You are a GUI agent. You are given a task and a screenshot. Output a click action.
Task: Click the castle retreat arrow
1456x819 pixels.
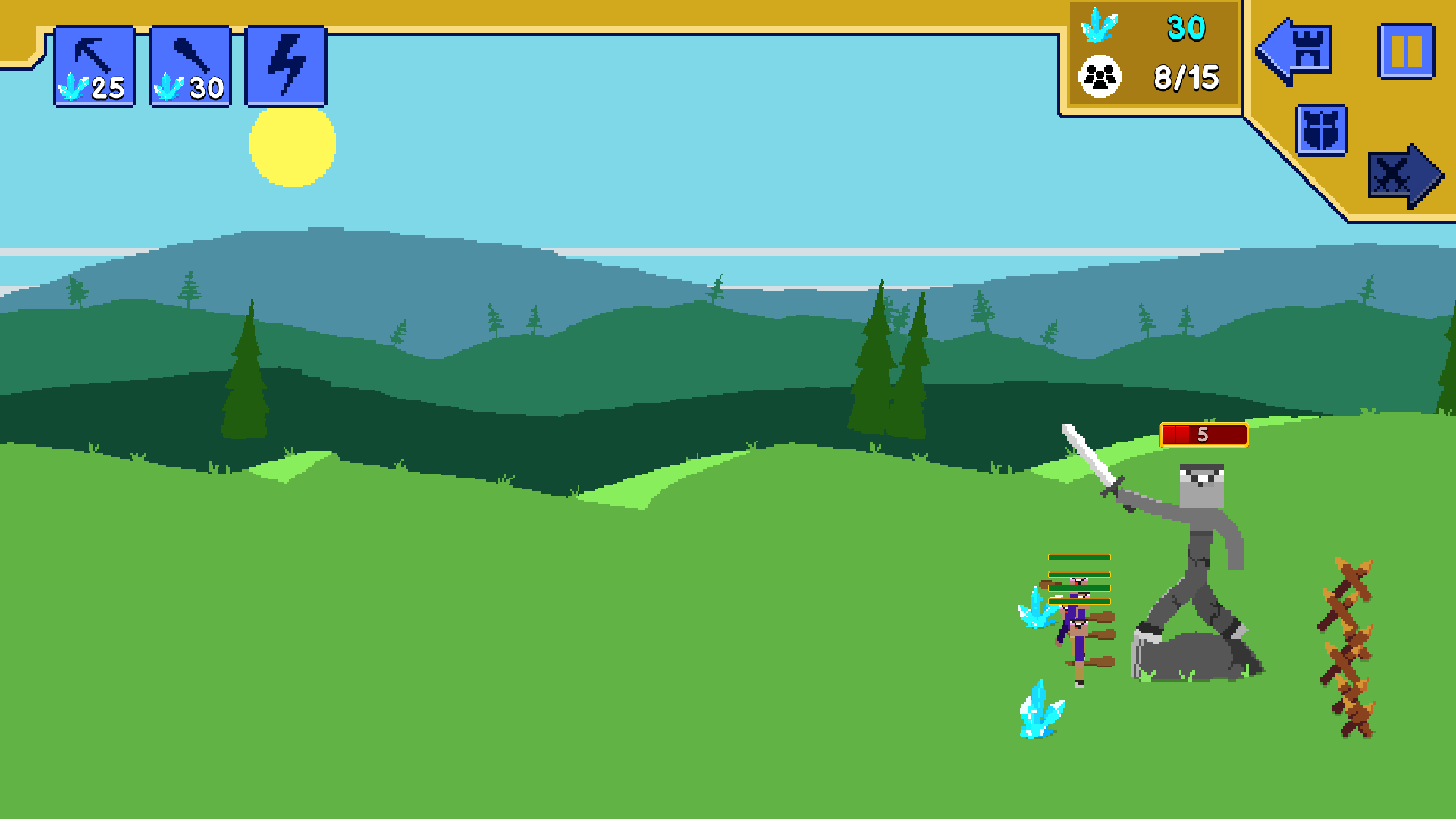point(1294,50)
